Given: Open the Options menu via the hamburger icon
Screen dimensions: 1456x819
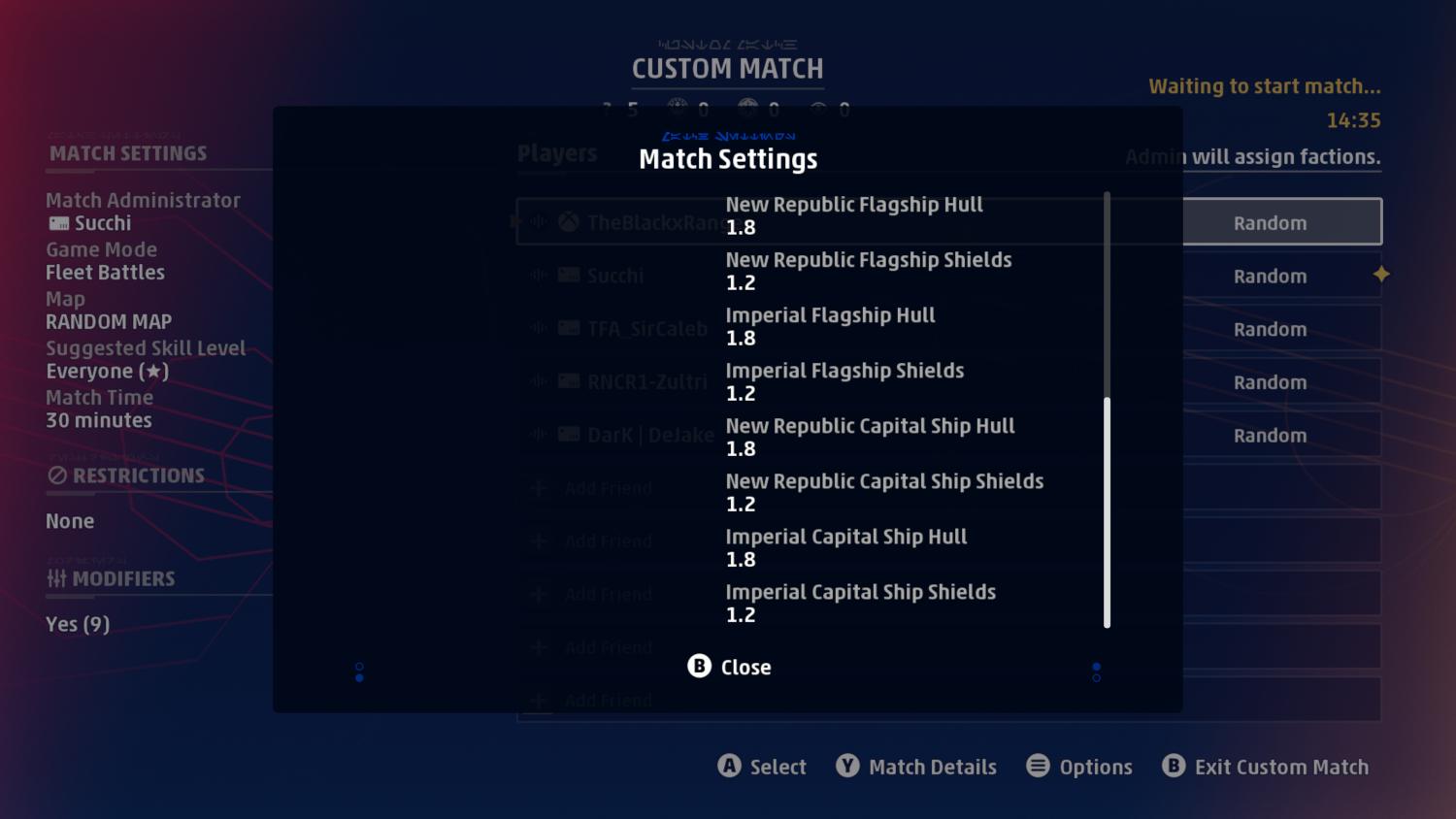Looking at the screenshot, I should pos(1039,767).
